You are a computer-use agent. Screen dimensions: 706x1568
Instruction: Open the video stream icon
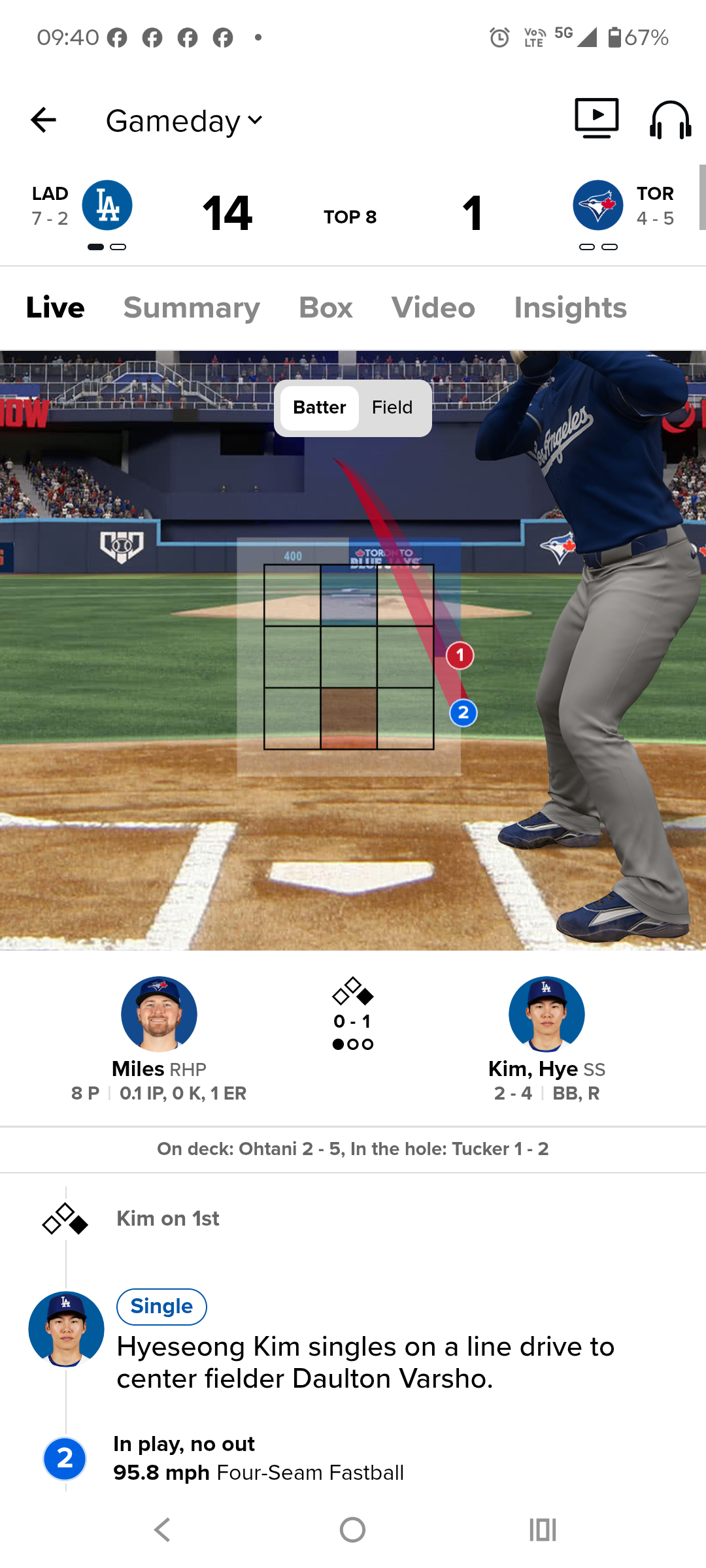pyautogui.click(x=596, y=118)
